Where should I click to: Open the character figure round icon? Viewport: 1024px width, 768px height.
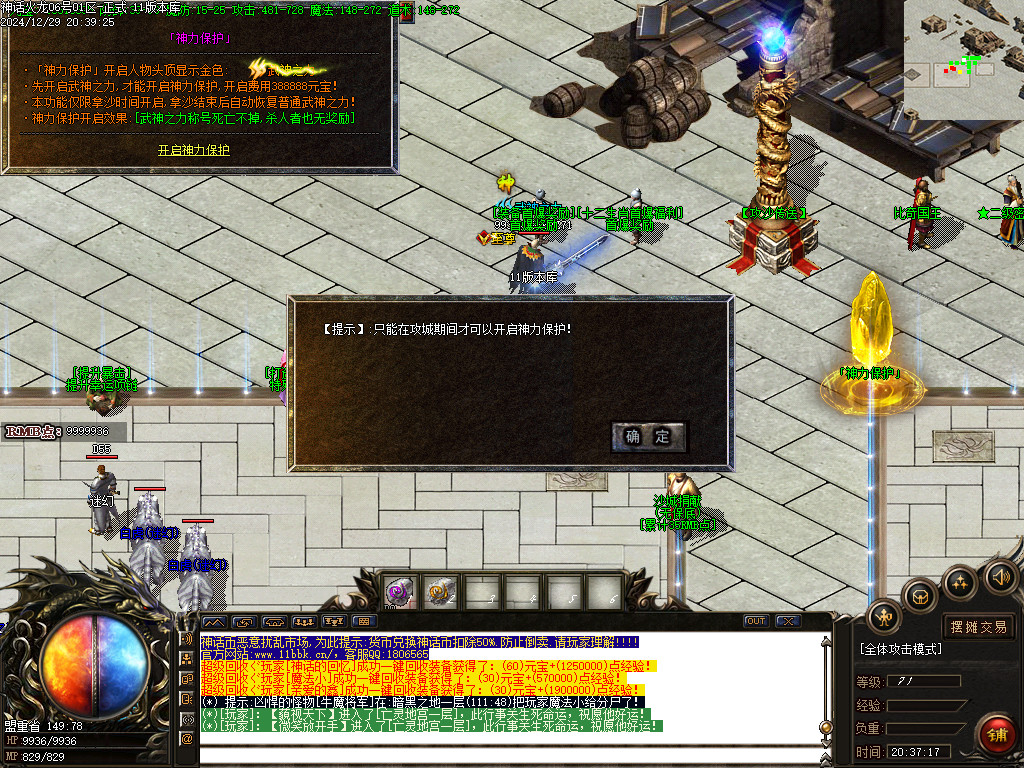884,617
